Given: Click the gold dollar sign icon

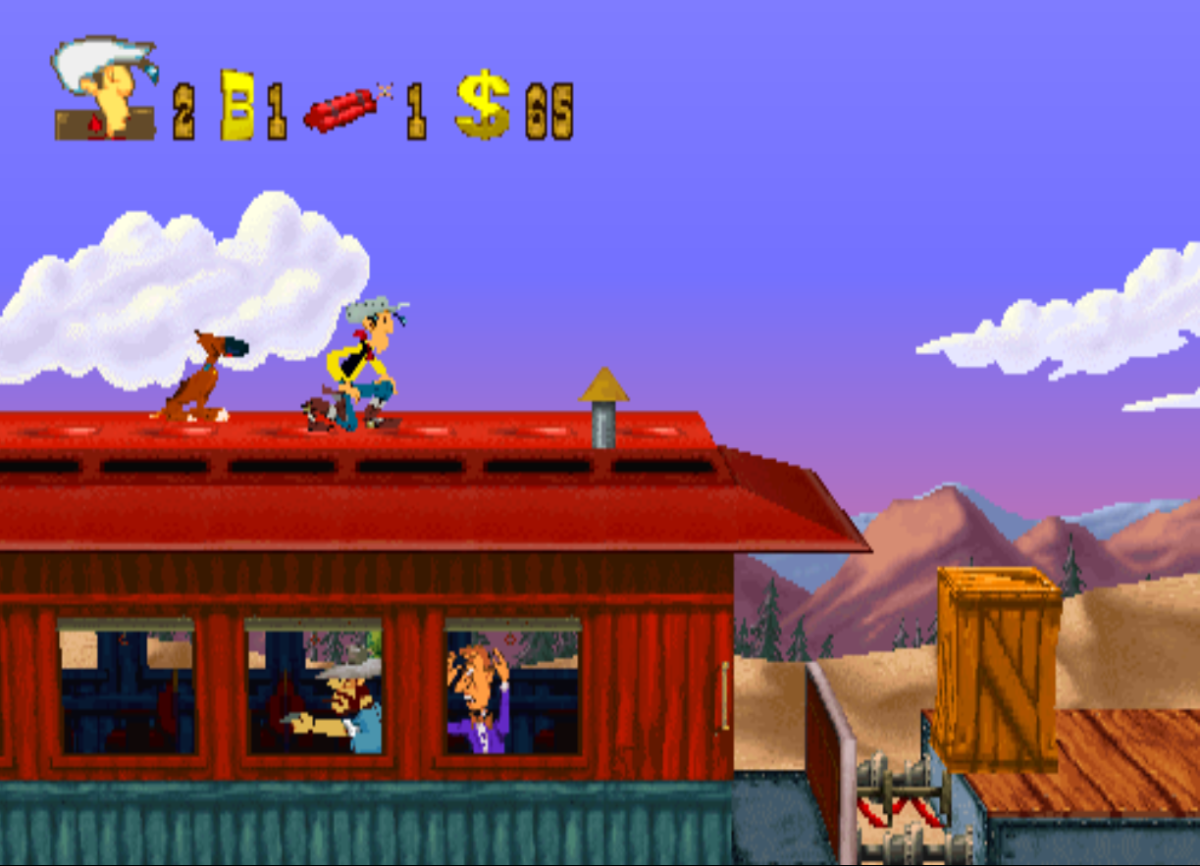Looking at the screenshot, I should click(482, 104).
